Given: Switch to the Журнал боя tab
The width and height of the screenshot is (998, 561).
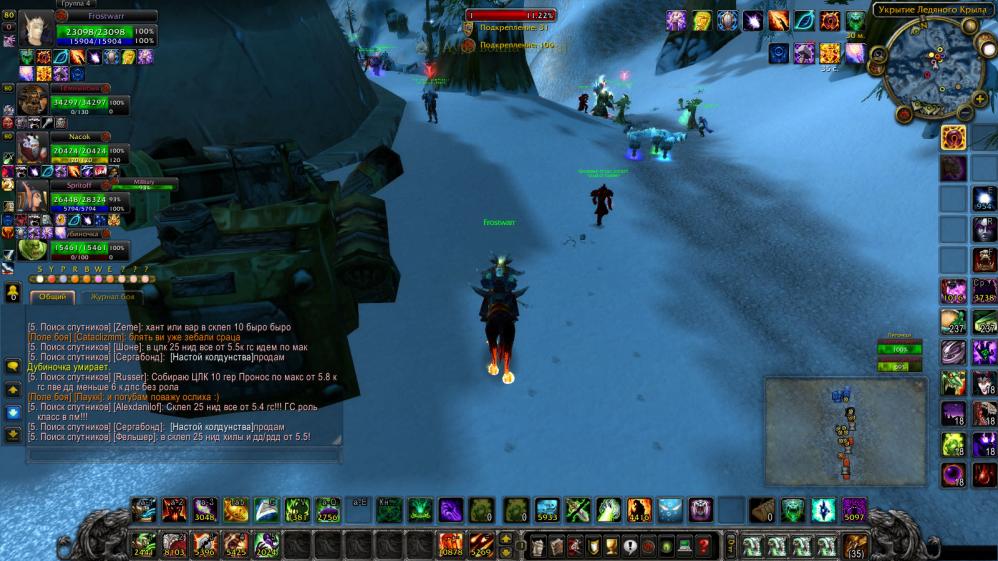Looking at the screenshot, I should pyautogui.click(x=112, y=297).
